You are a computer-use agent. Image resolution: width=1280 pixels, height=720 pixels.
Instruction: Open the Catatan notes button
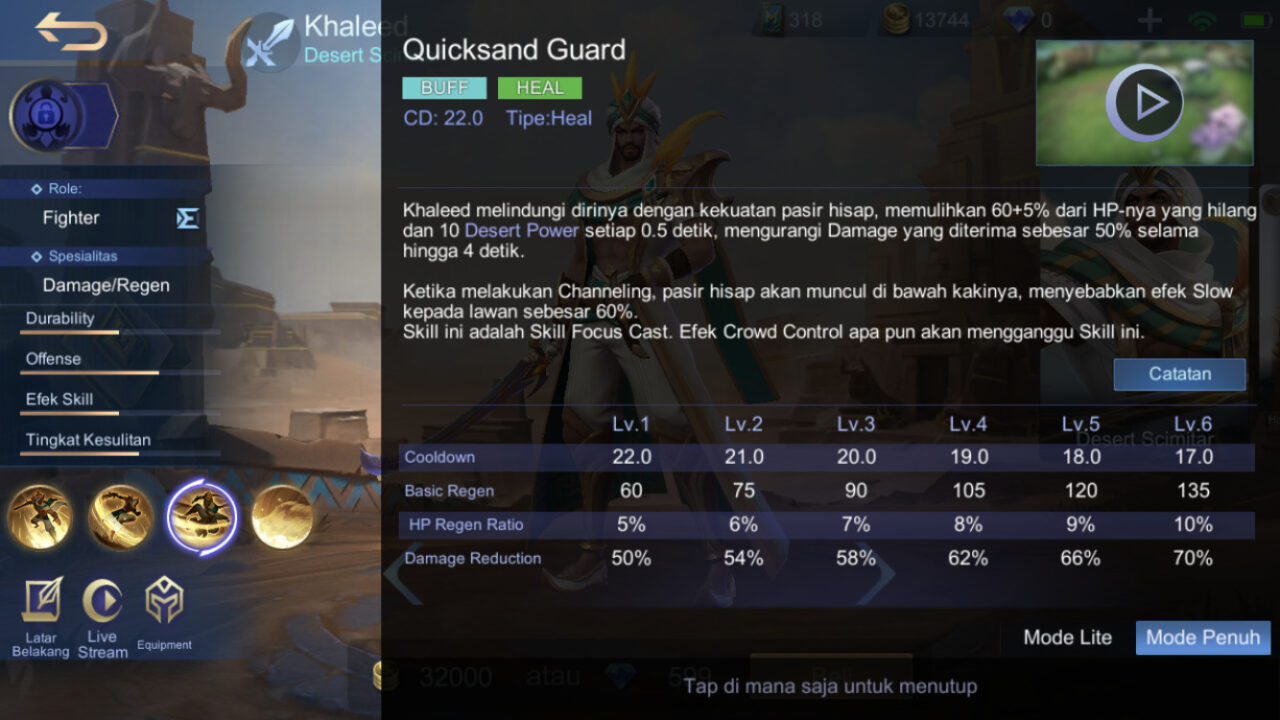pyautogui.click(x=1179, y=374)
